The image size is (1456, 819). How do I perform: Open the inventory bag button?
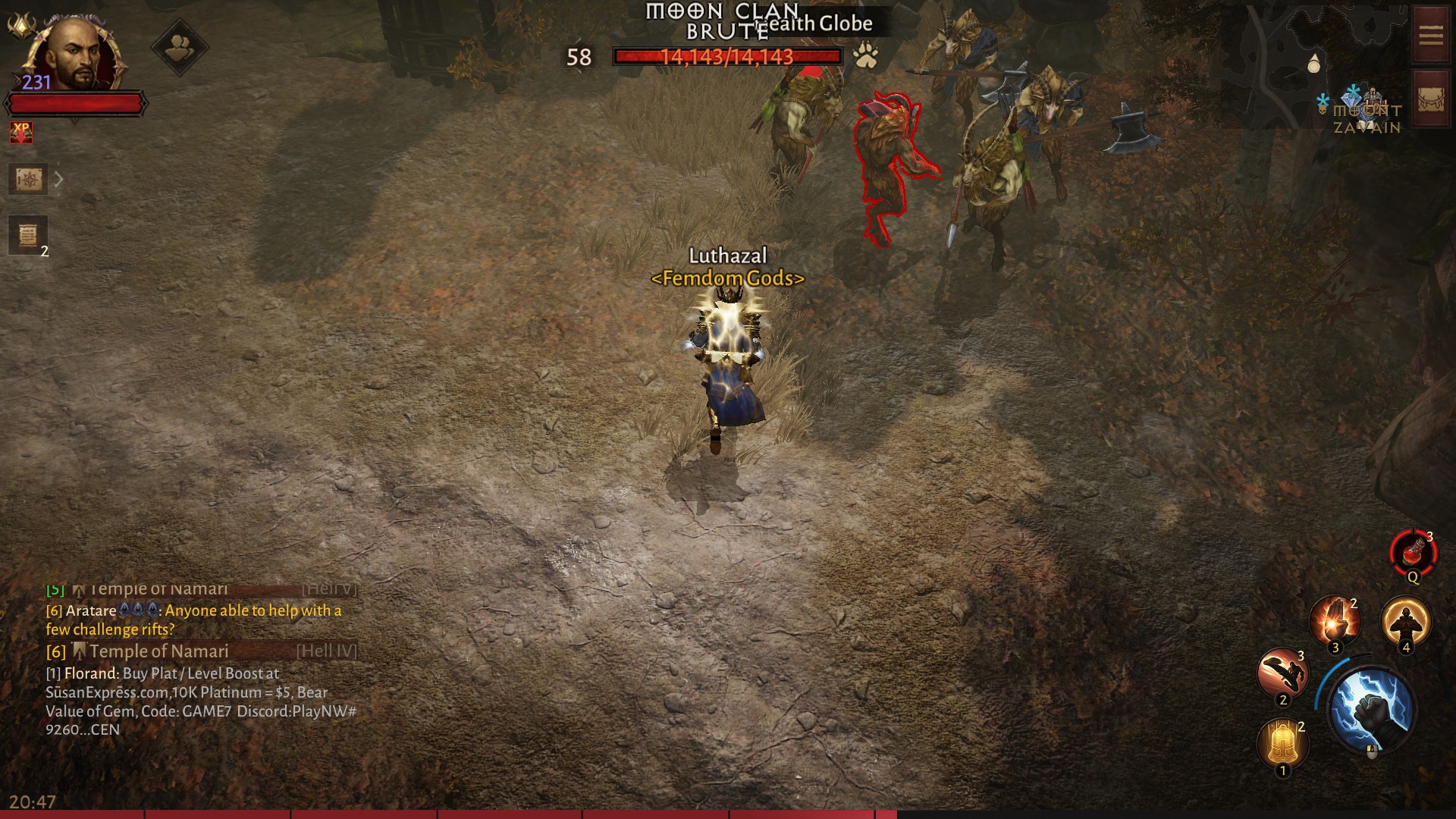pyautogui.click(x=1430, y=100)
